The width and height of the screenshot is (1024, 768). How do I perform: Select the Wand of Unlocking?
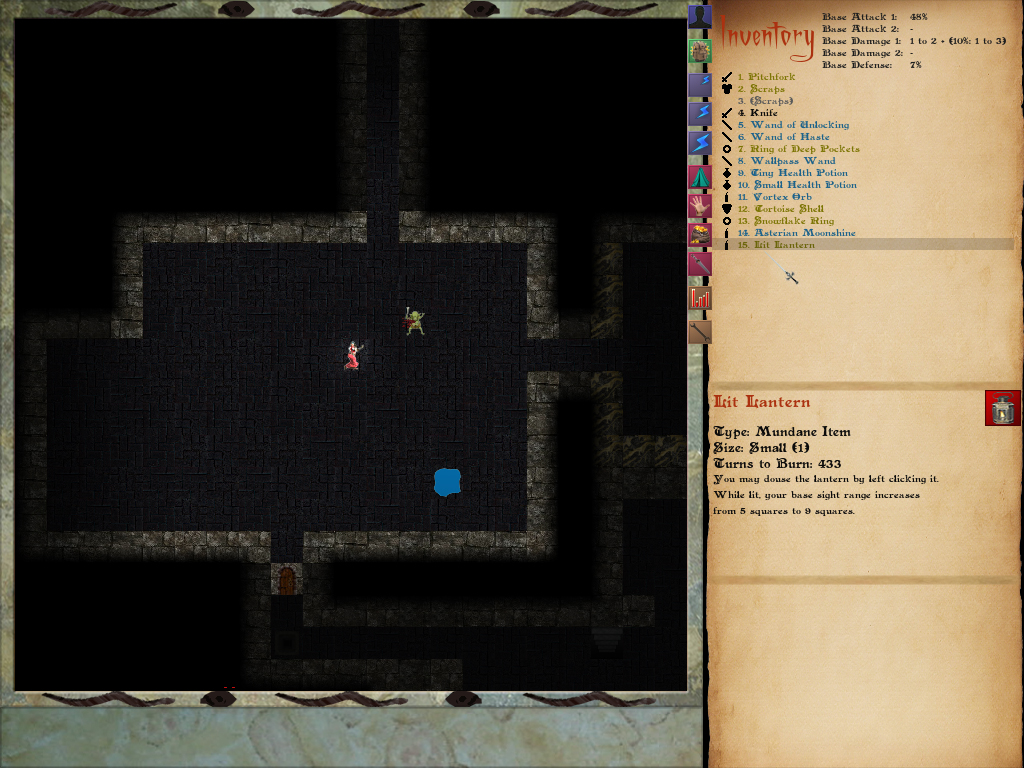click(x=799, y=125)
